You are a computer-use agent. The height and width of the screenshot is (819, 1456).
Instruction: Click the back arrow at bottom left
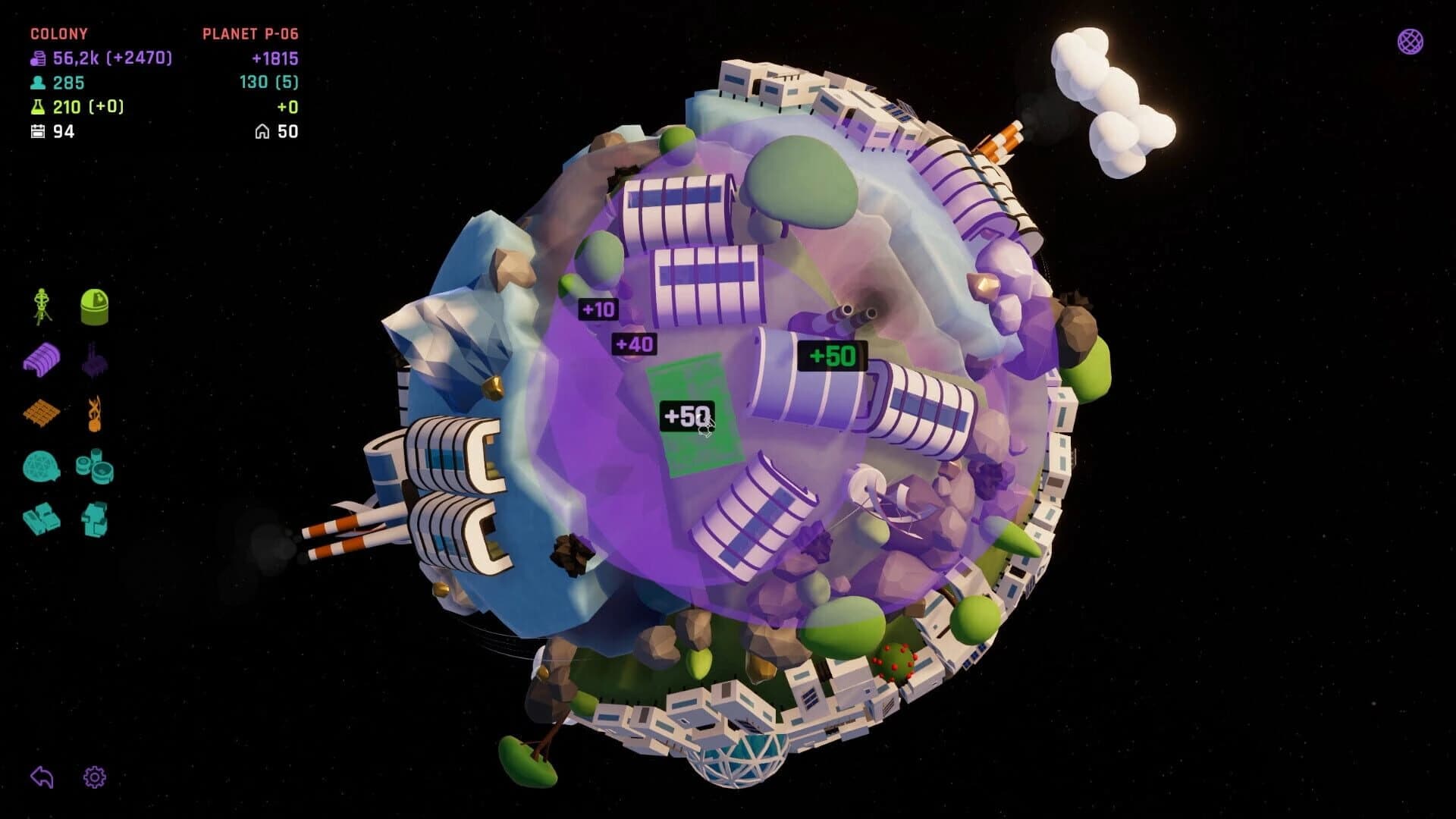43,777
